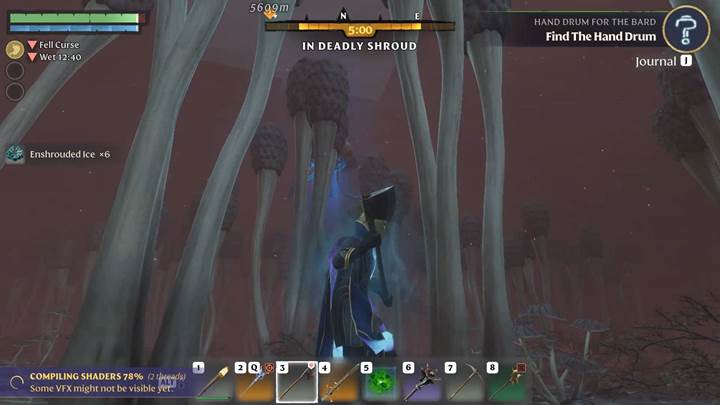Select the spiked mace in slot 6
Image resolution: width=720 pixels, height=405 pixels.
tap(423, 382)
